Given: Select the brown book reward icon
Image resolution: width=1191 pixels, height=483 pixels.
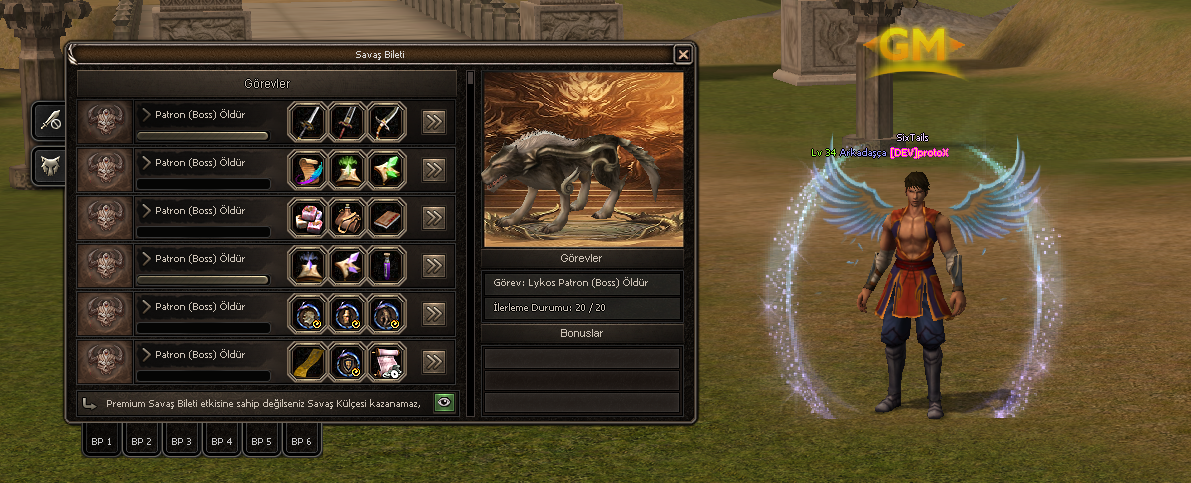Looking at the screenshot, I should [387, 217].
